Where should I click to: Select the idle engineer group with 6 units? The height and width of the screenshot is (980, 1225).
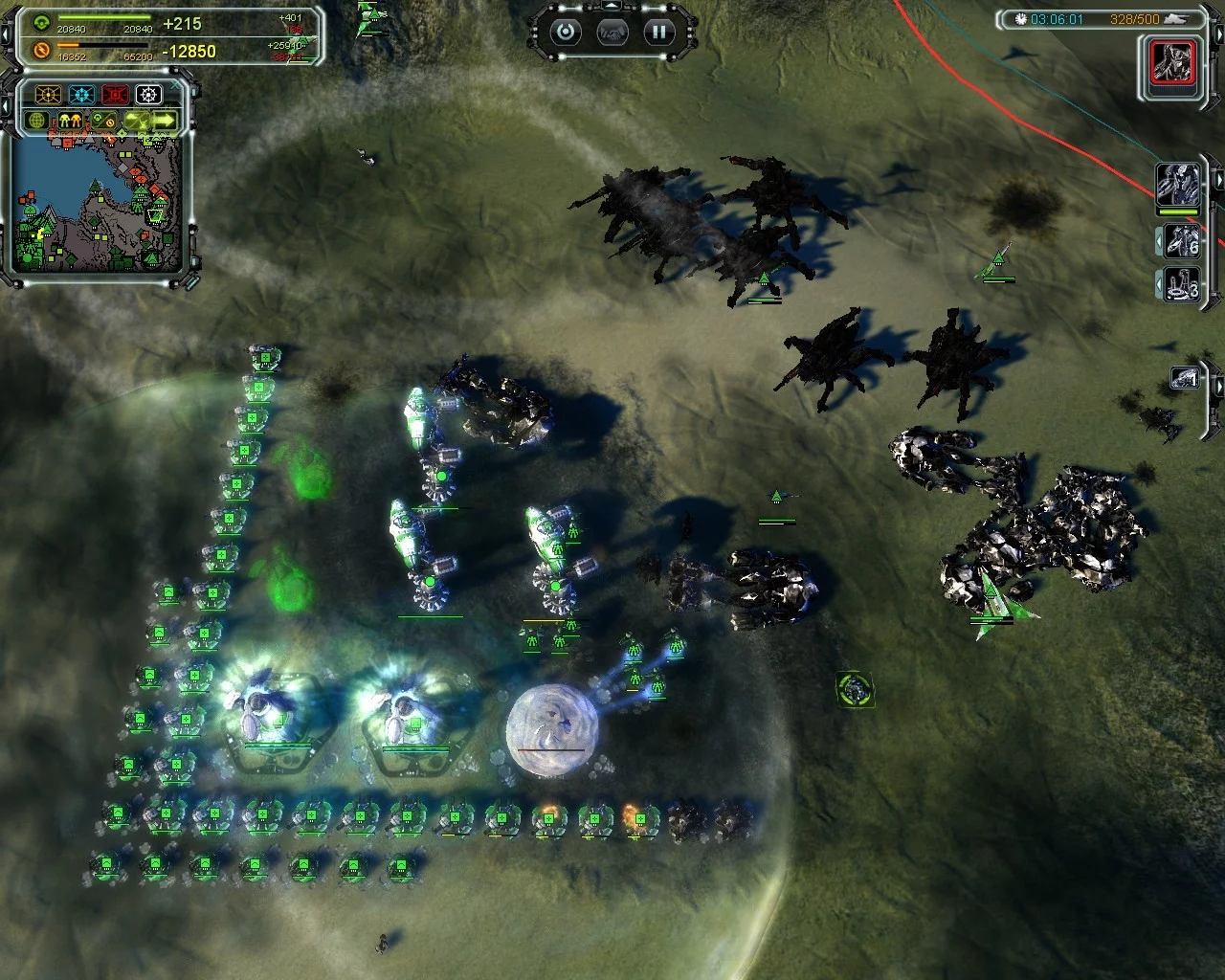[x=1180, y=240]
